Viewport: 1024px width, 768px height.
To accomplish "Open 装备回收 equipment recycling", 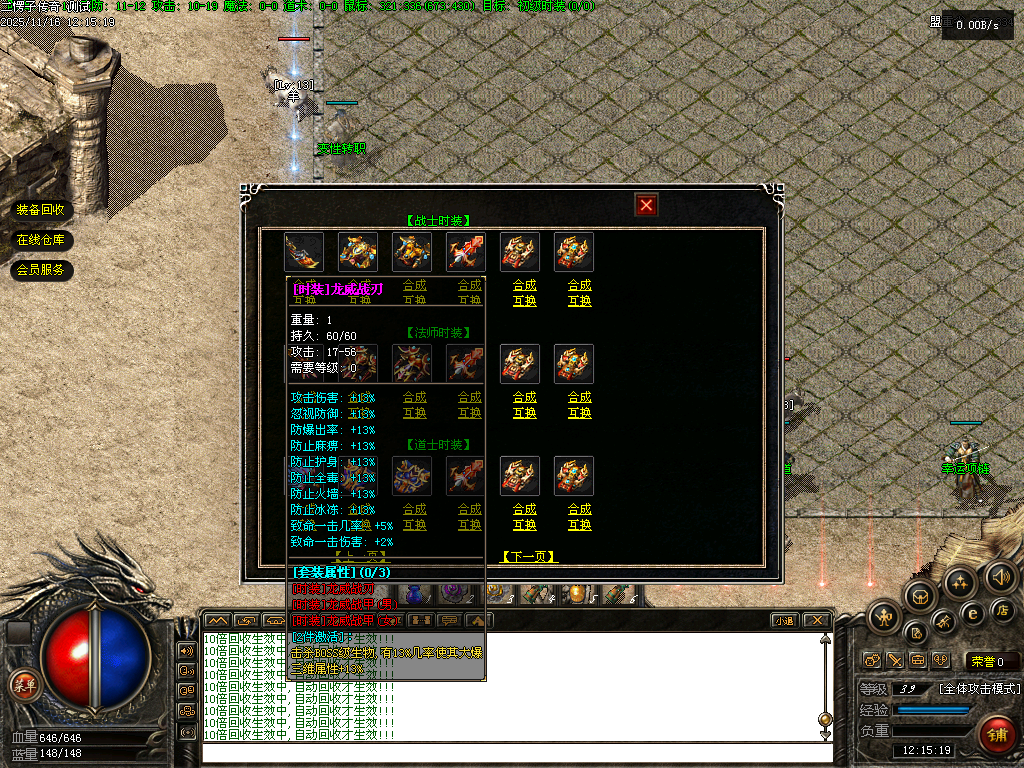I will pyautogui.click(x=41, y=210).
